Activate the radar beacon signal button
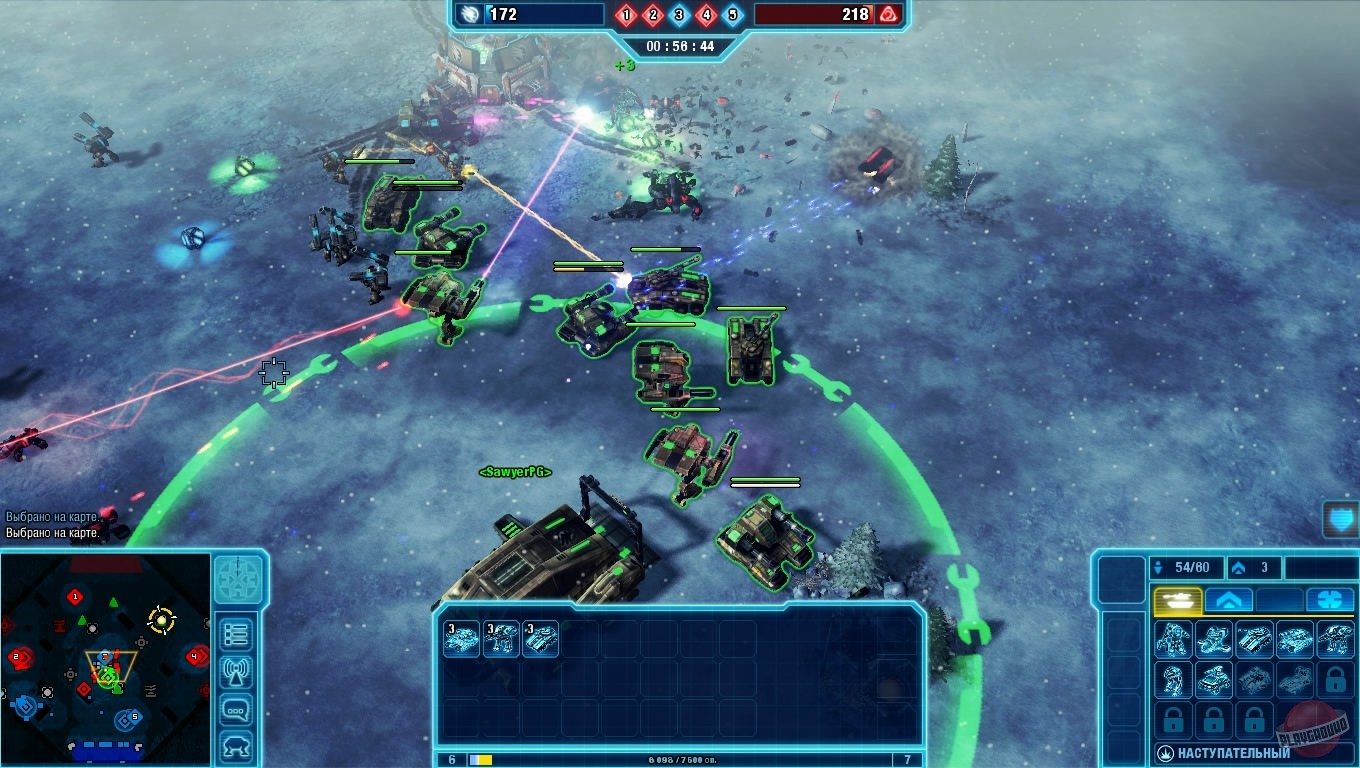 click(237, 673)
